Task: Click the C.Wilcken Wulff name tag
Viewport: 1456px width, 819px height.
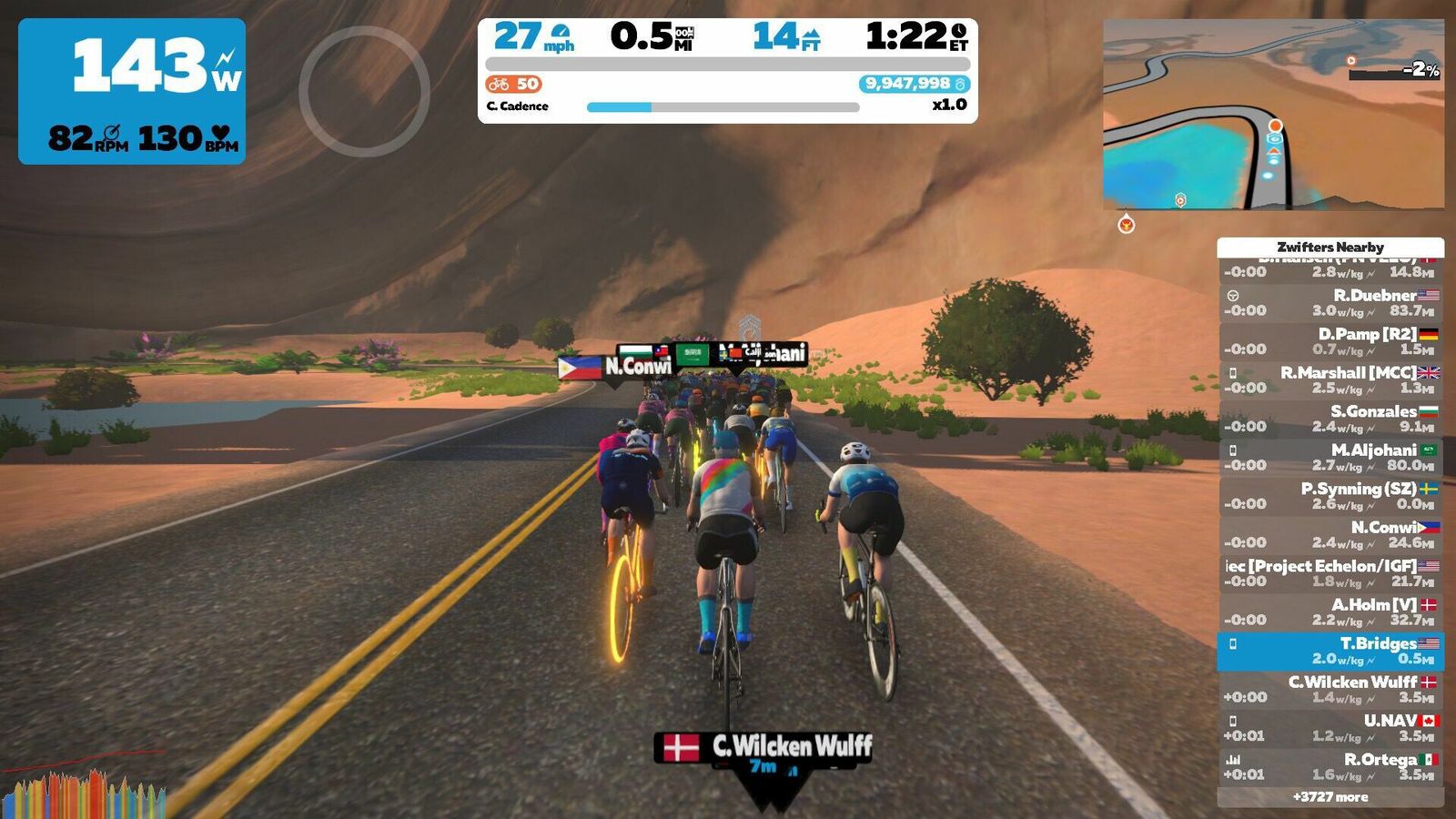Action: [764, 748]
